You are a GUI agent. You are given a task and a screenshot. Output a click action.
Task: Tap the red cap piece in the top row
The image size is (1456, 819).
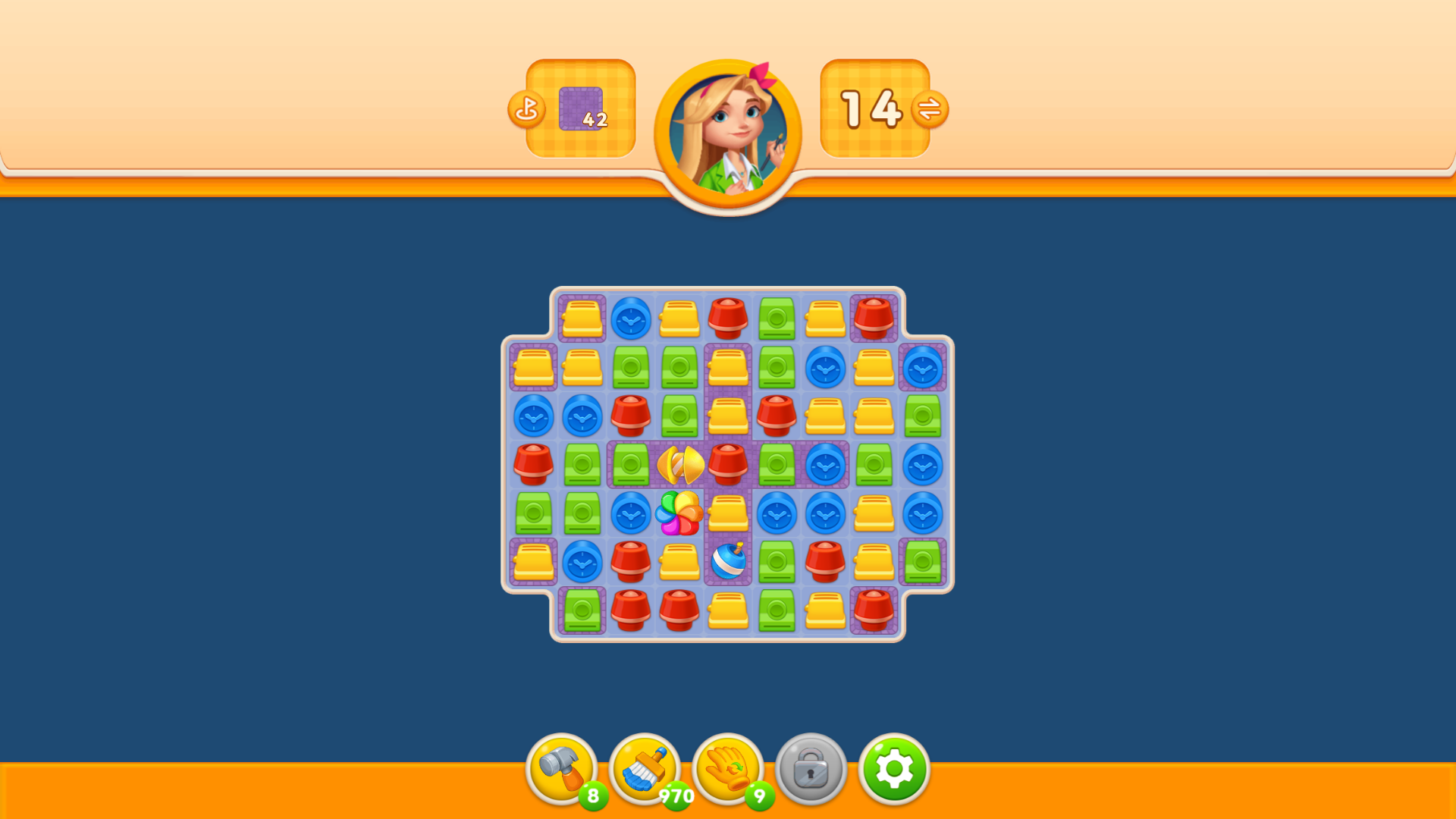click(728, 318)
